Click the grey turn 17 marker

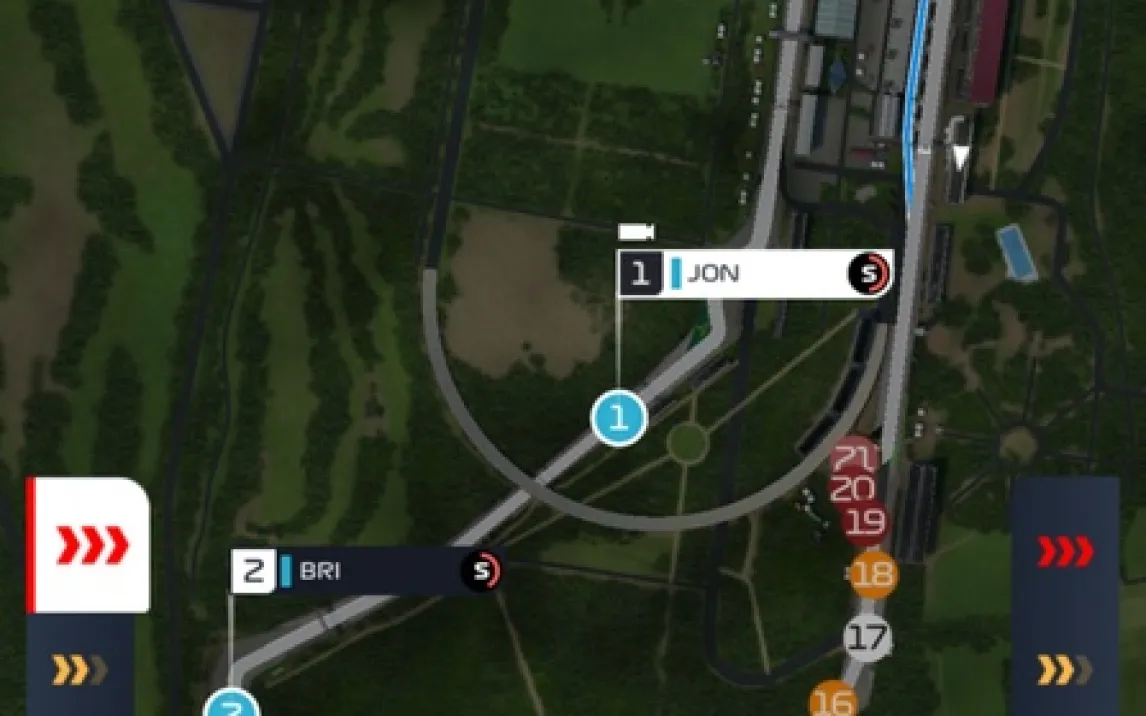click(x=868, y=637)
